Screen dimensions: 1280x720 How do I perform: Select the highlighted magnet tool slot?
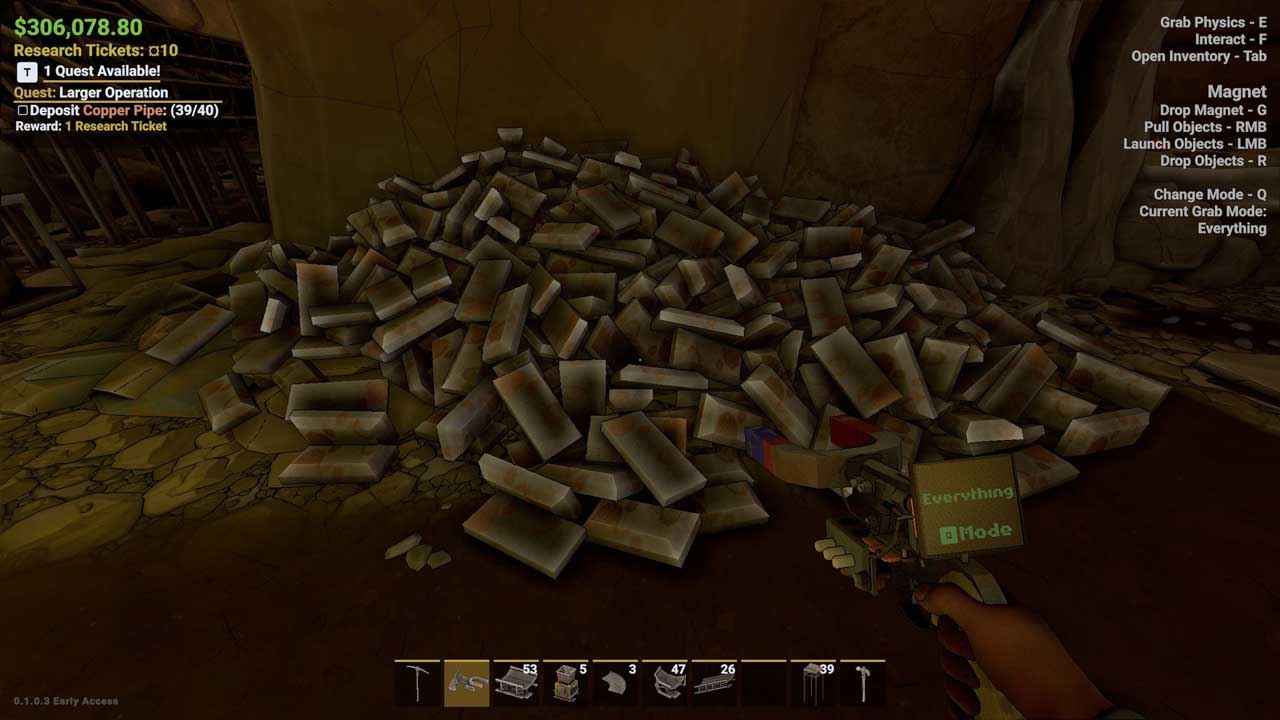(467, 683)
